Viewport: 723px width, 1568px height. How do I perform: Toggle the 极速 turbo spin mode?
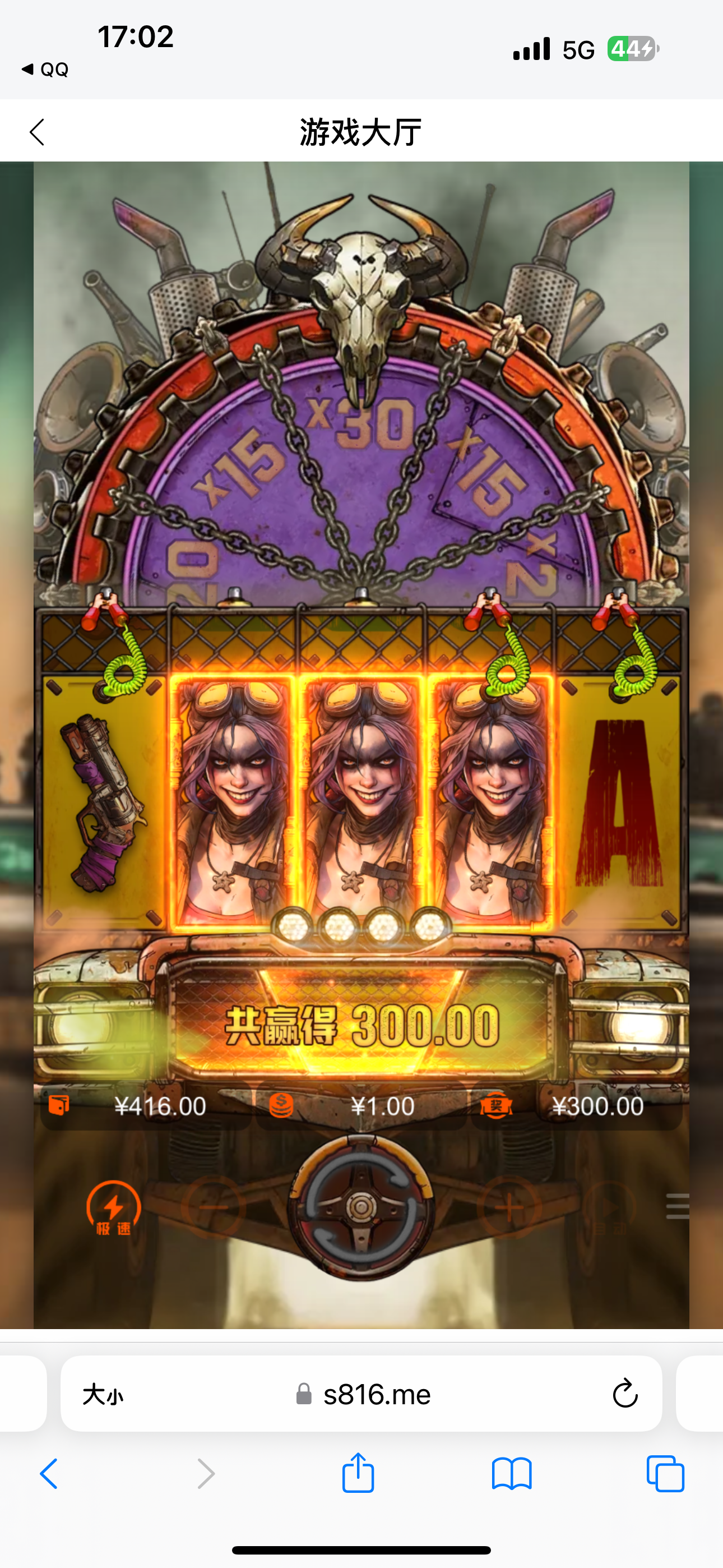(113, 1207)
